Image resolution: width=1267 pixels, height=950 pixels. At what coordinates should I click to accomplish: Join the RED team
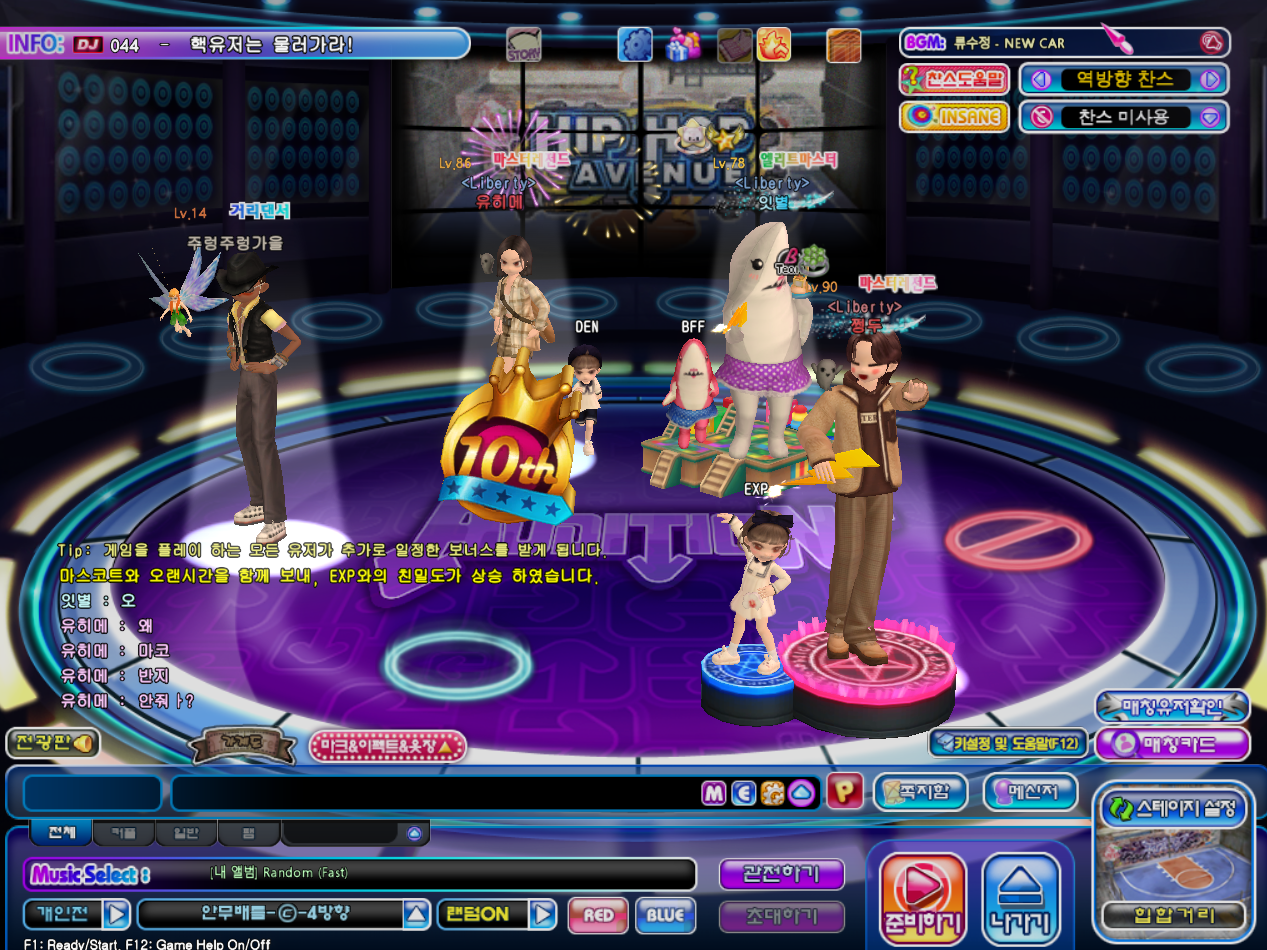tap(598, 914)
